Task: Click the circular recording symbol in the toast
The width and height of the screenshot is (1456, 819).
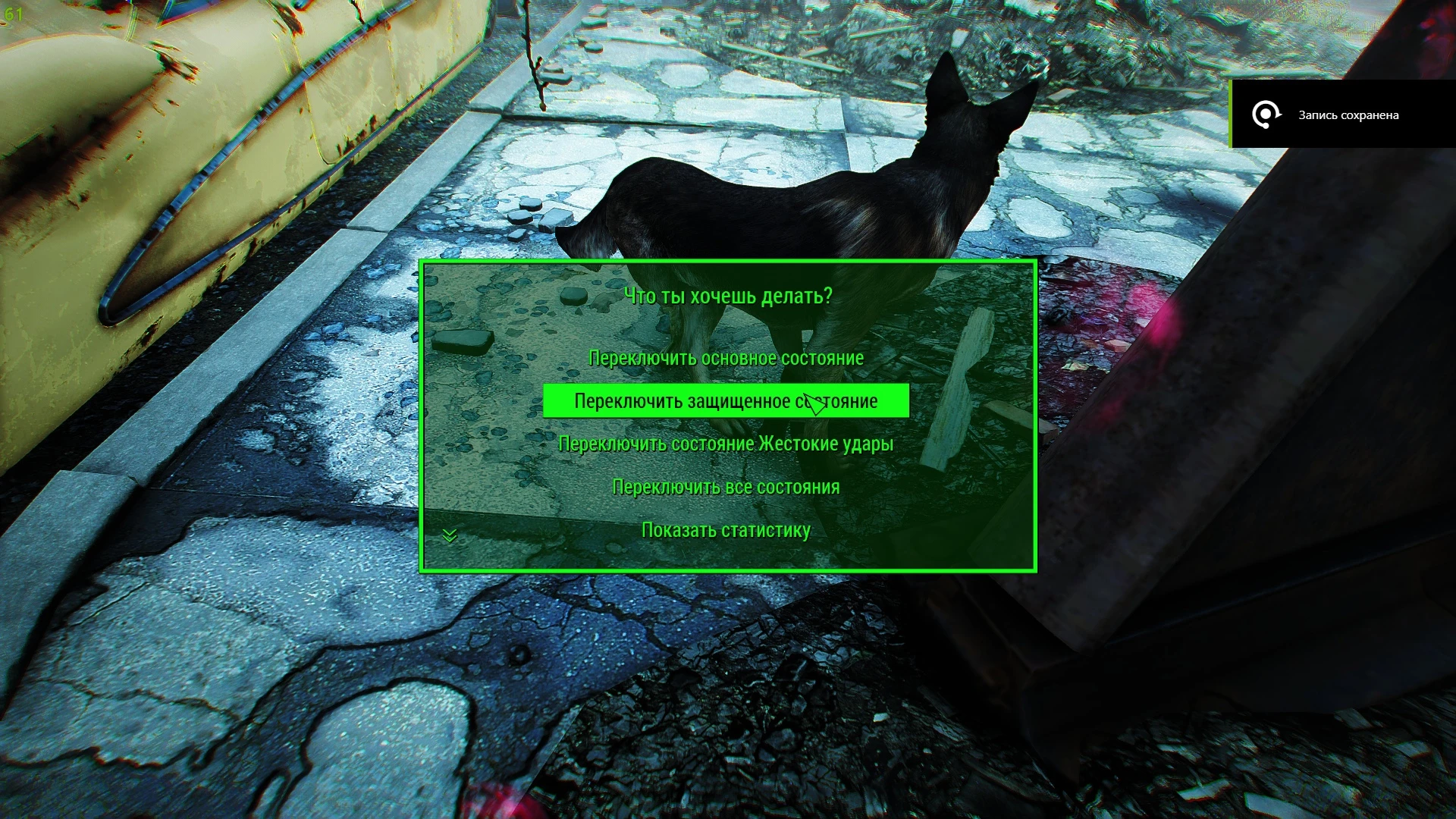Action: (x=1265, y=115)
